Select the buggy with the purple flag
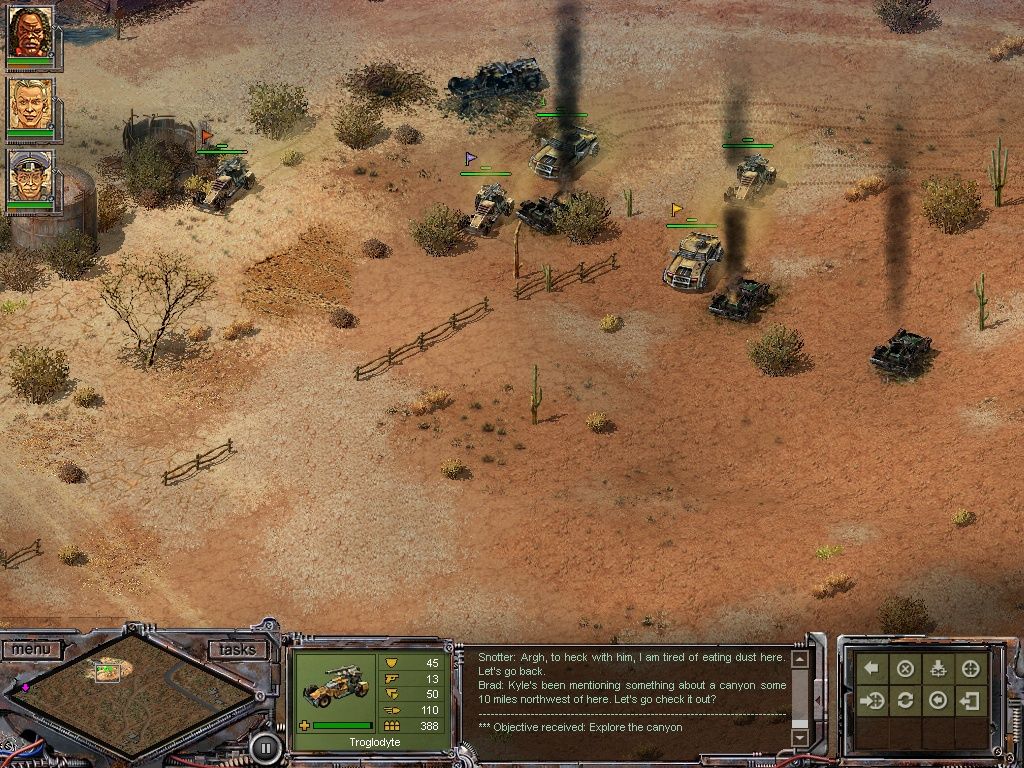Image resolution: width=1024 pixels, height=768 pixels. pyautogui.click(x=490, y=205)
